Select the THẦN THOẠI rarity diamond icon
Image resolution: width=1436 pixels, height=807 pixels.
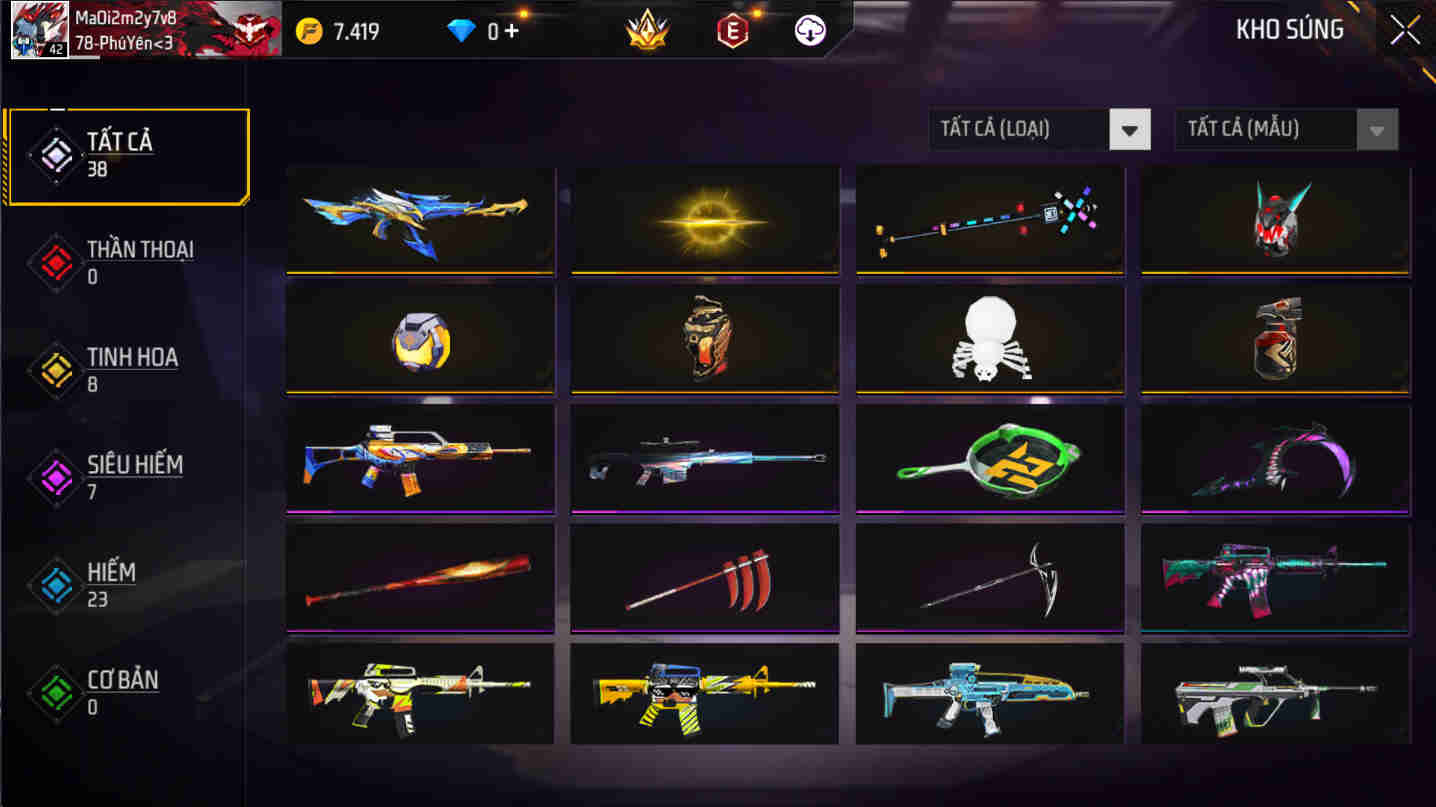pyautogui.click(x=55, y=262)
